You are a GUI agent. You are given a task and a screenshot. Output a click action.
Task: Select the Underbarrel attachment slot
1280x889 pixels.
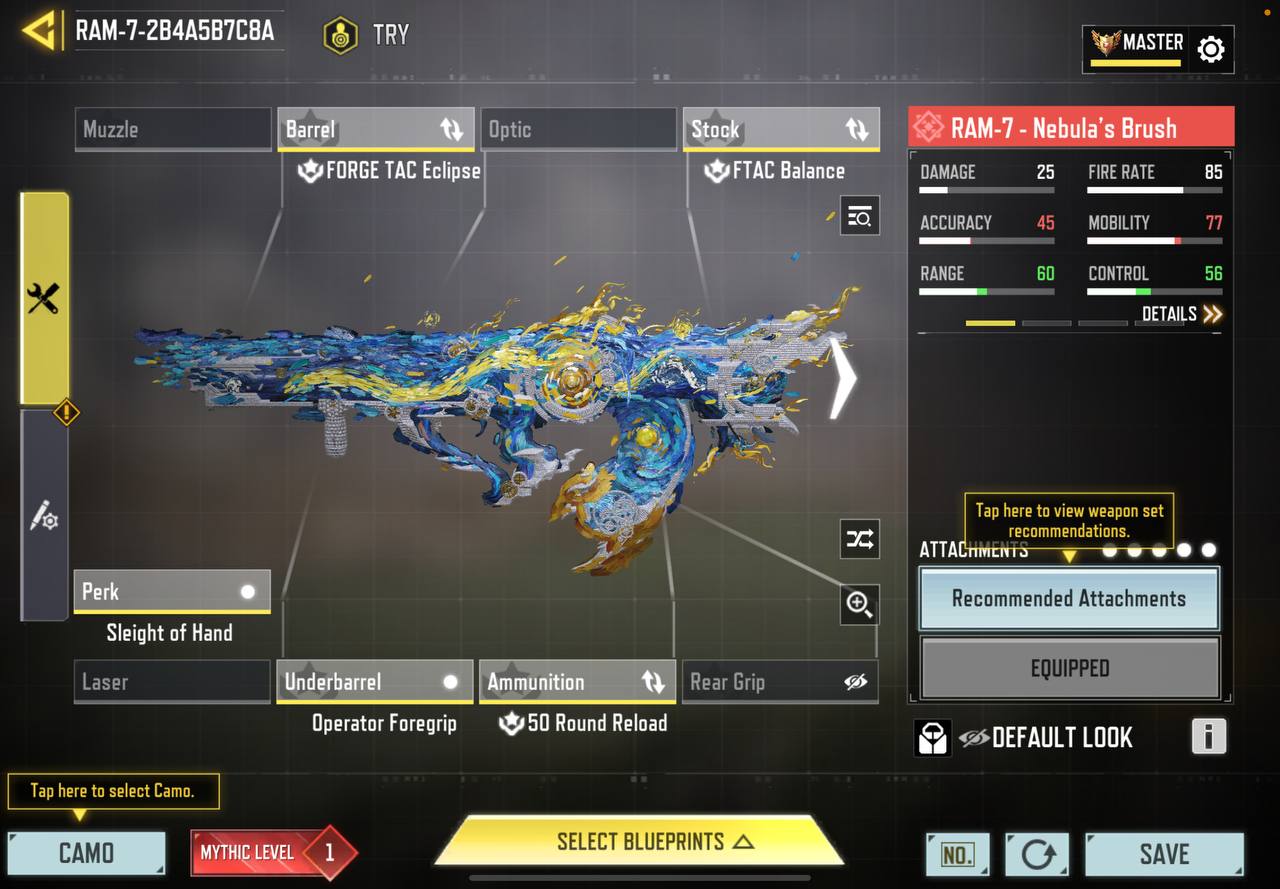[374, 682]
